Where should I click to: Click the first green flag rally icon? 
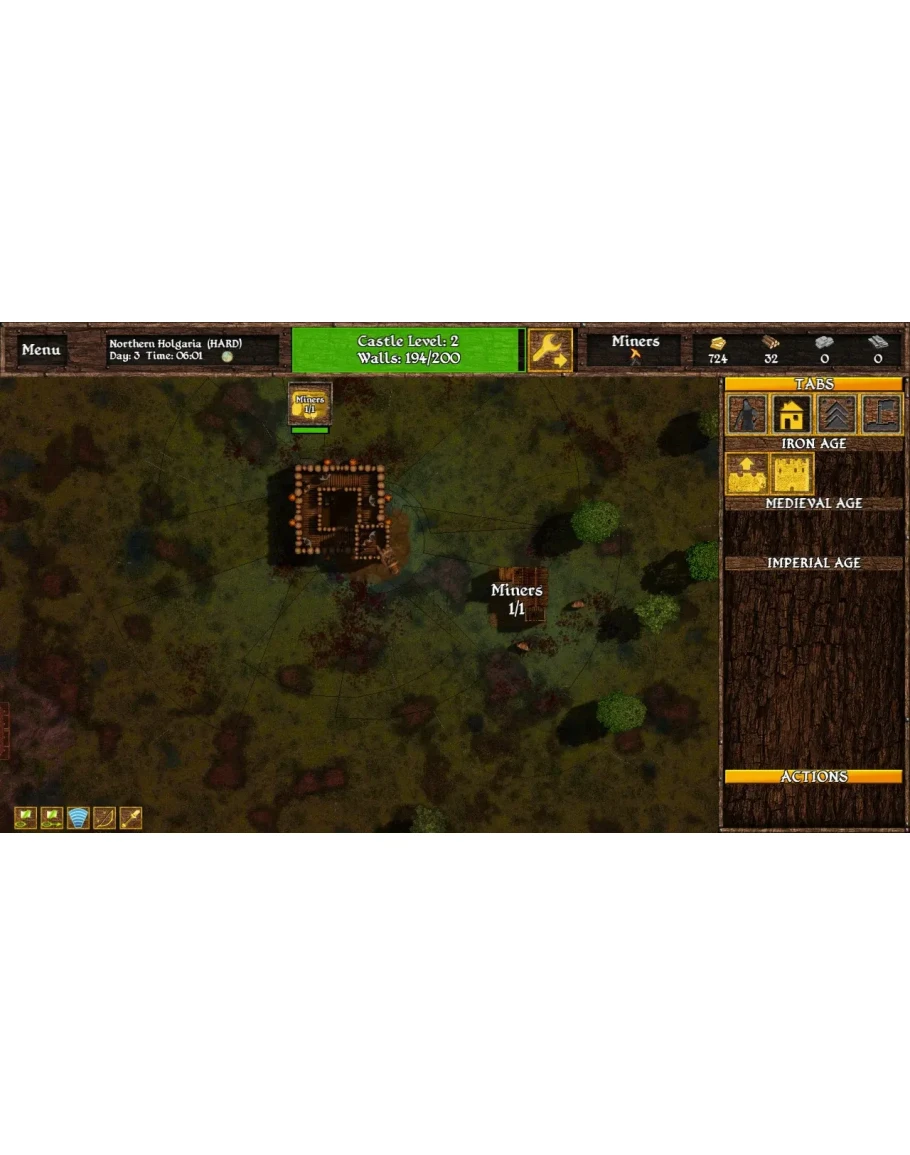pyautogui.click(x=26, y=818)
